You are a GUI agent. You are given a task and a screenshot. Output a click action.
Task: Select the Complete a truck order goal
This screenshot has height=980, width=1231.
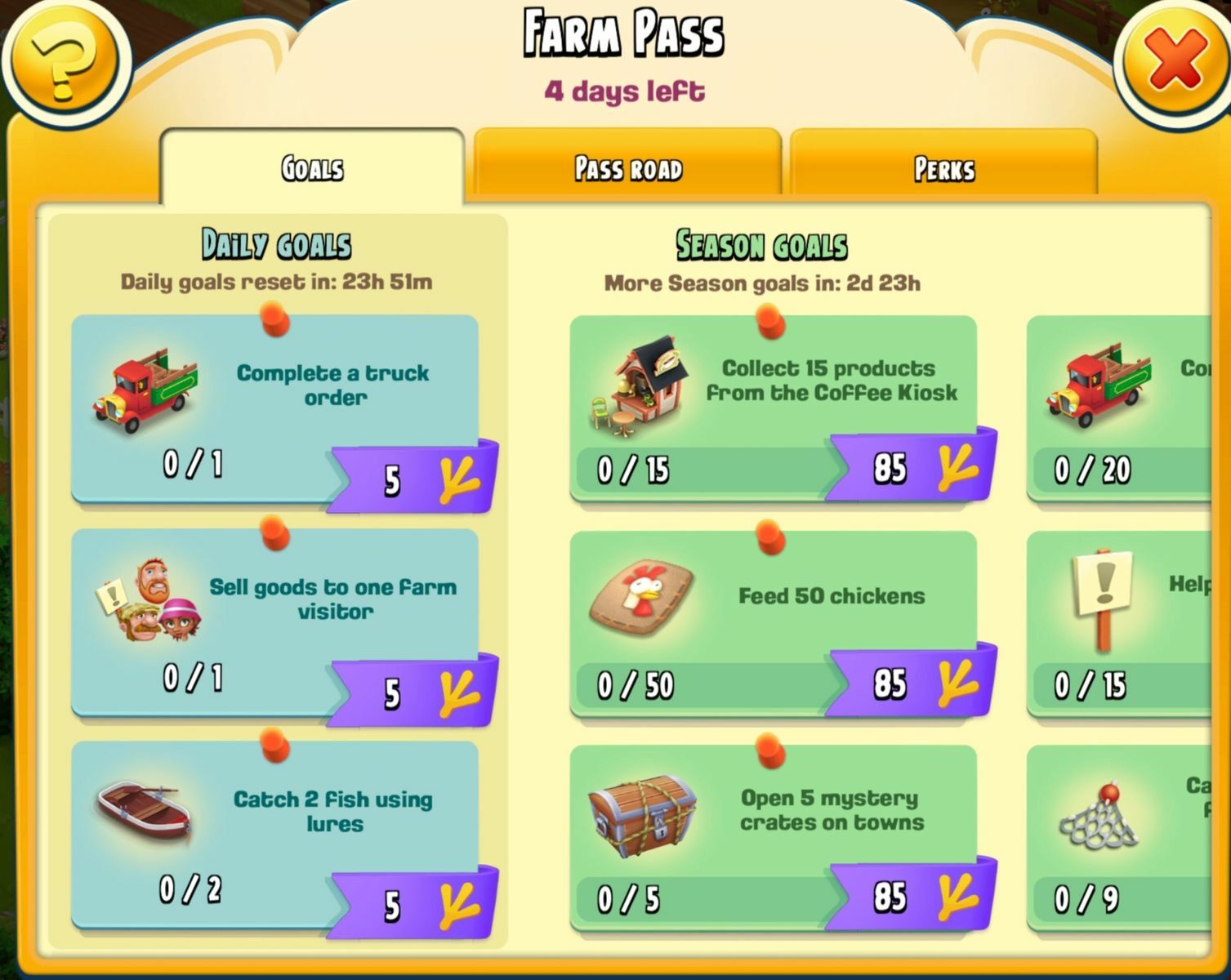[x=275, y=408]
